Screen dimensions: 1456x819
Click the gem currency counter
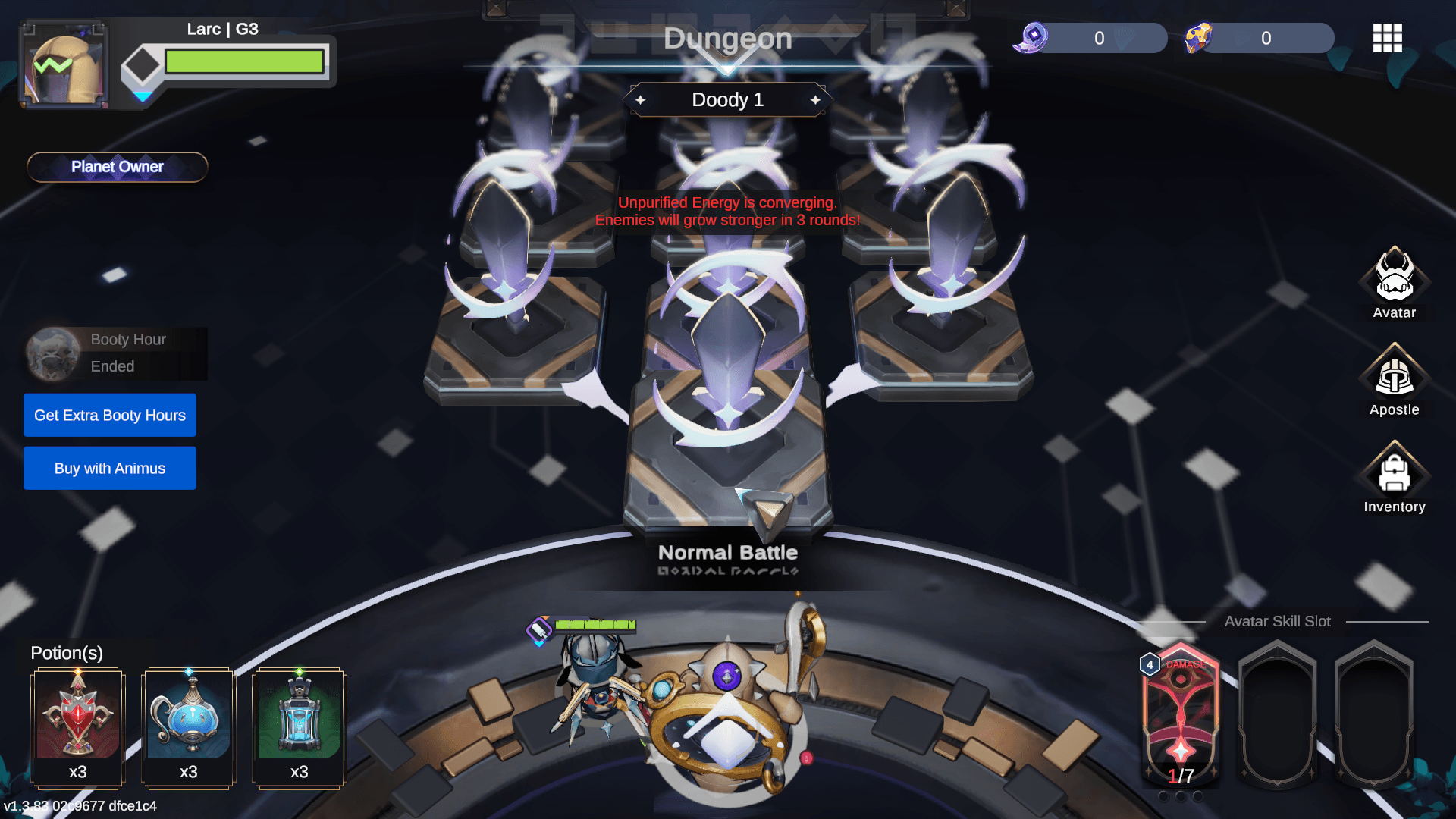coord(1260,38)
